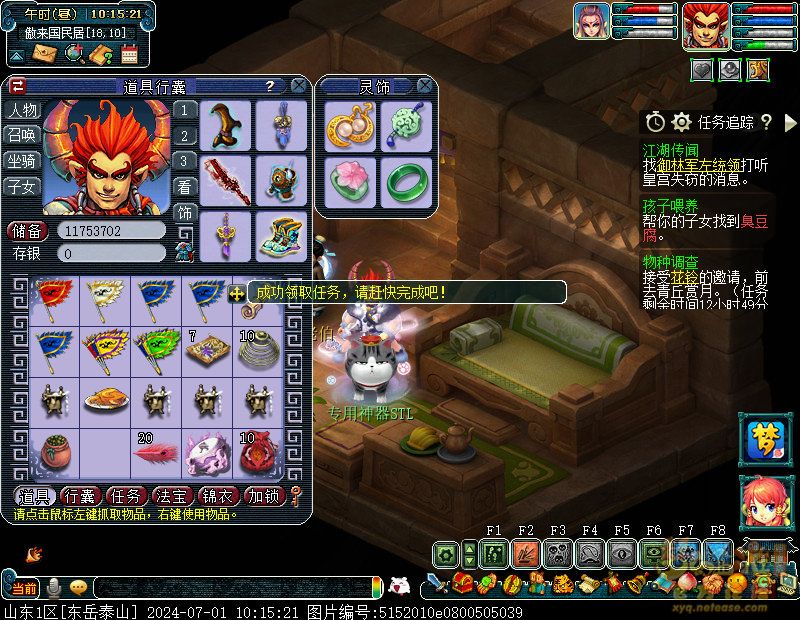Select the pink lotus flower accessory
Viewport: 800px width, 620px height.
352,180
